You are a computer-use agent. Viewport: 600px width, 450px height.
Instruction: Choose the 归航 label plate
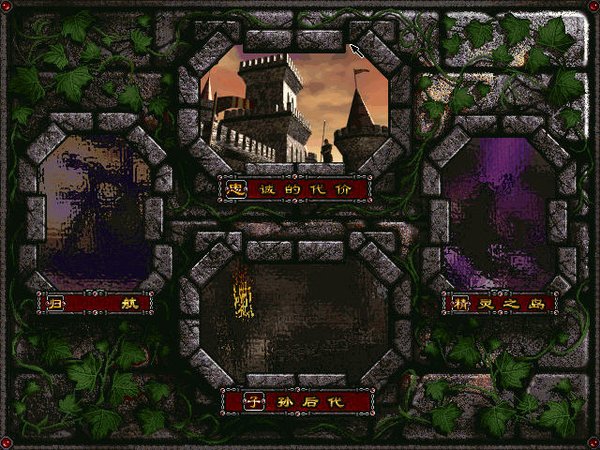[95, 302]
